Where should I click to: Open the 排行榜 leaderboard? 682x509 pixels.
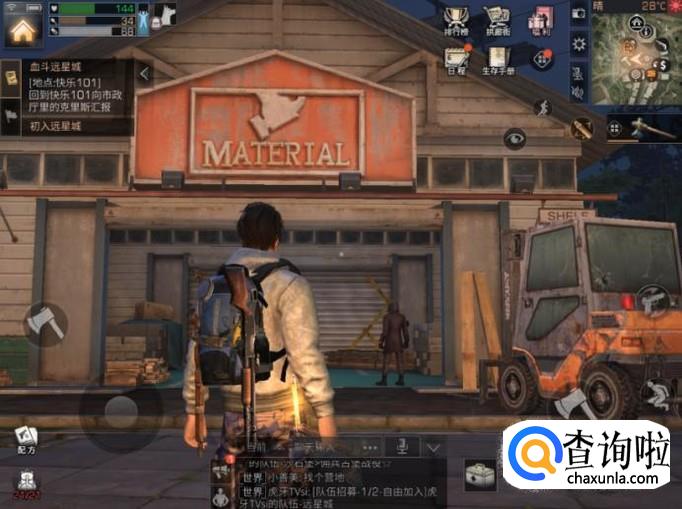(456, 21)
